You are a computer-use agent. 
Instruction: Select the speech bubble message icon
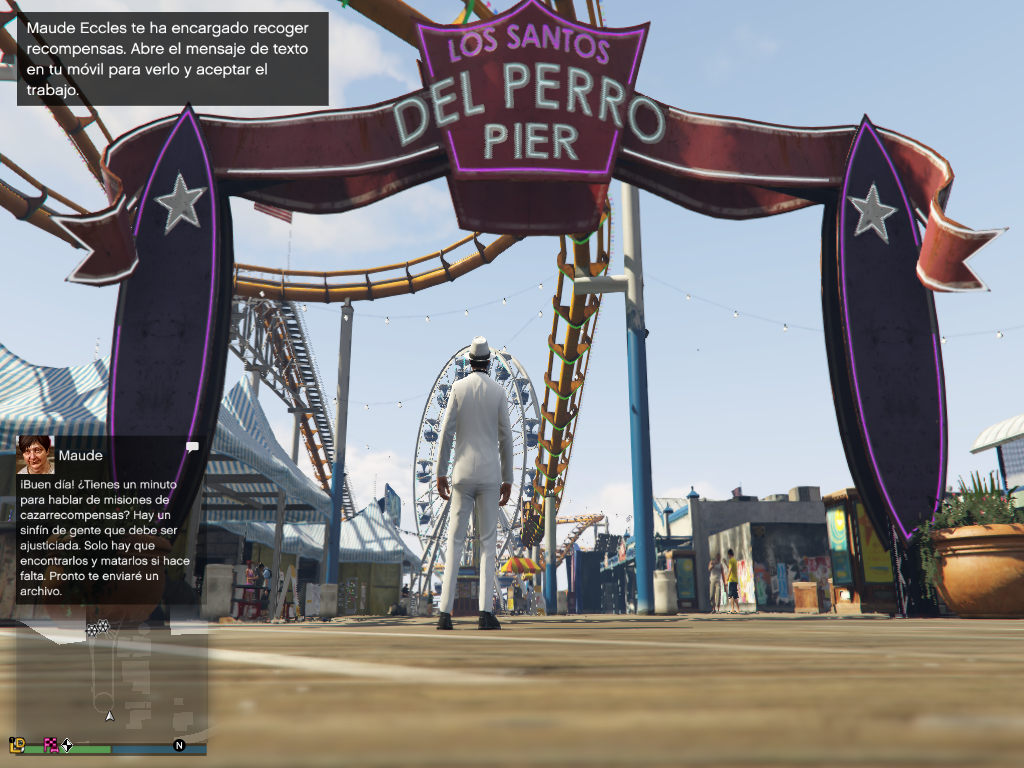[192, 446]
